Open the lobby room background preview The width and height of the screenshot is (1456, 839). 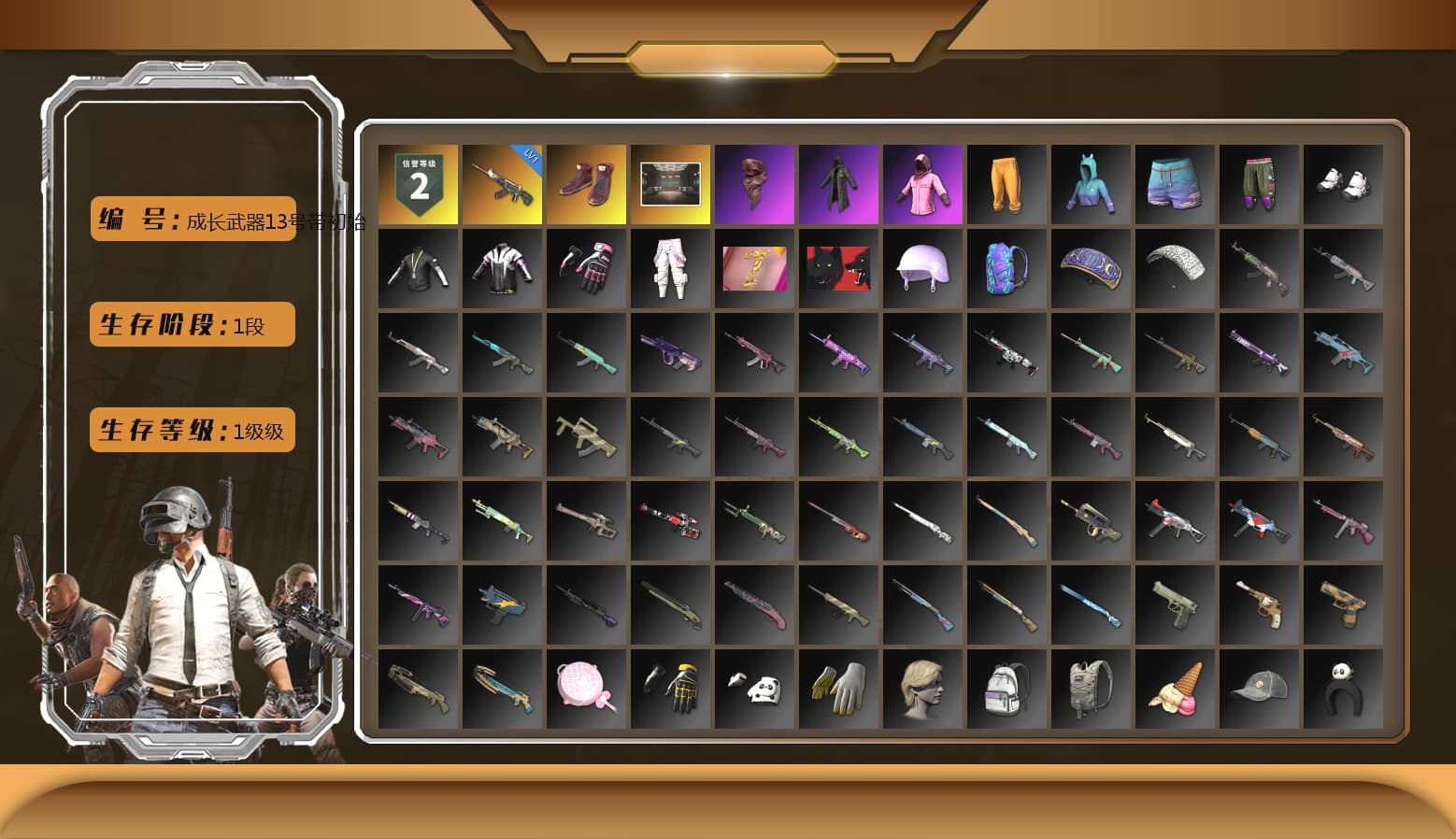(671, 184)
